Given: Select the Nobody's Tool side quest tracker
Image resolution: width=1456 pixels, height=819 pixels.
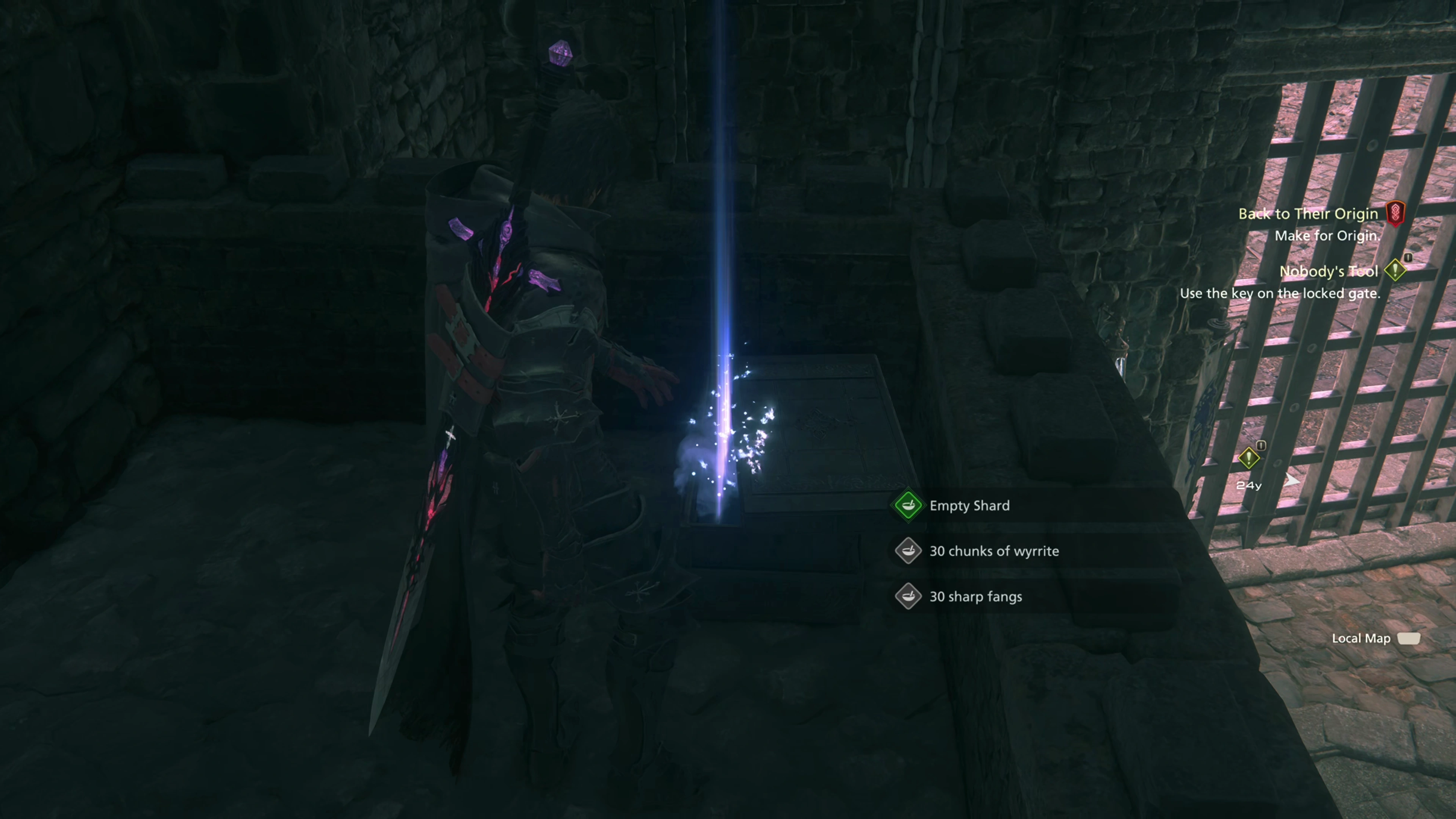Looking at the screenshot, I should coord(1328,271).
